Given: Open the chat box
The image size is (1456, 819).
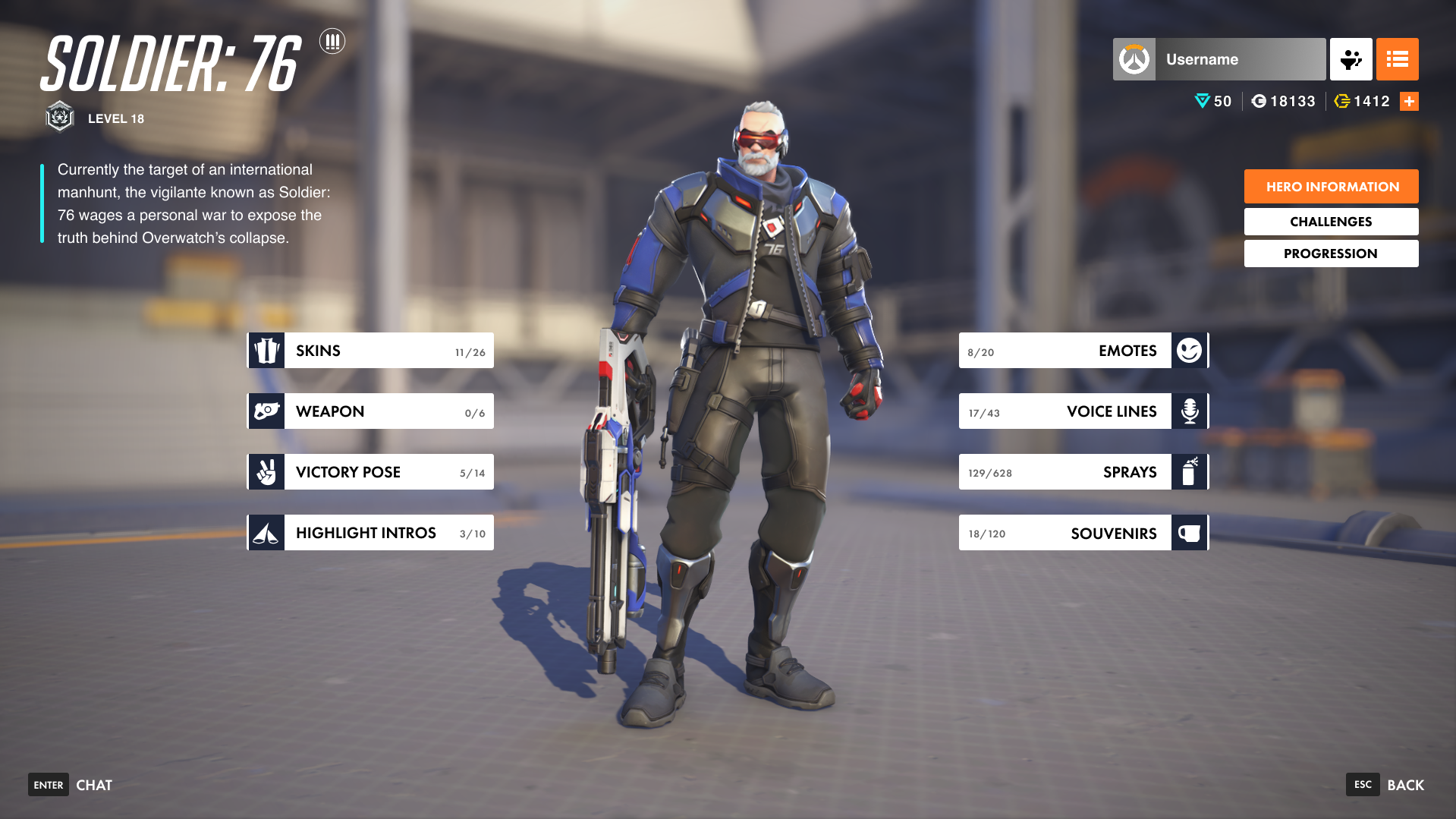Looking at the screenshot, I should (71, 785).
